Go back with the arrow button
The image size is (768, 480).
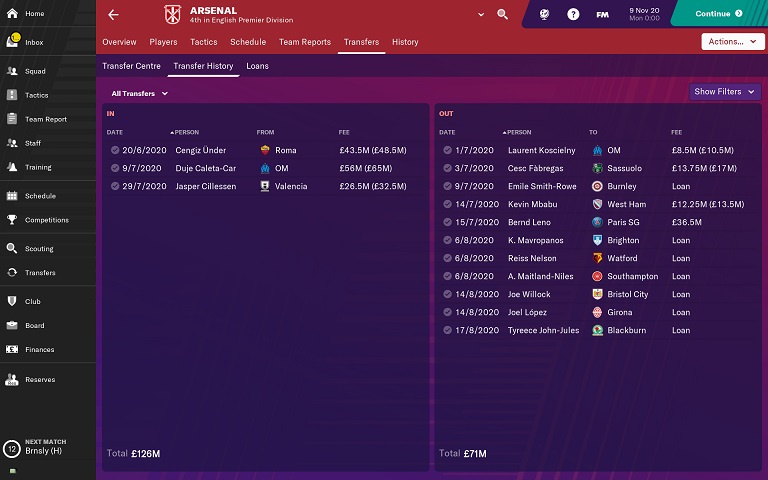coord(113,15)
